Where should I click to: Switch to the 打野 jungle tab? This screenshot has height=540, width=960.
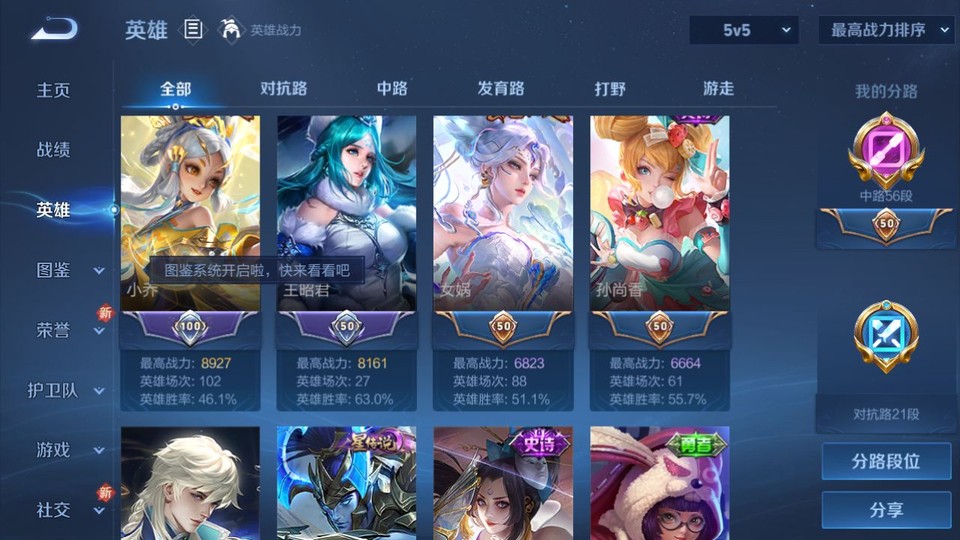610,88
